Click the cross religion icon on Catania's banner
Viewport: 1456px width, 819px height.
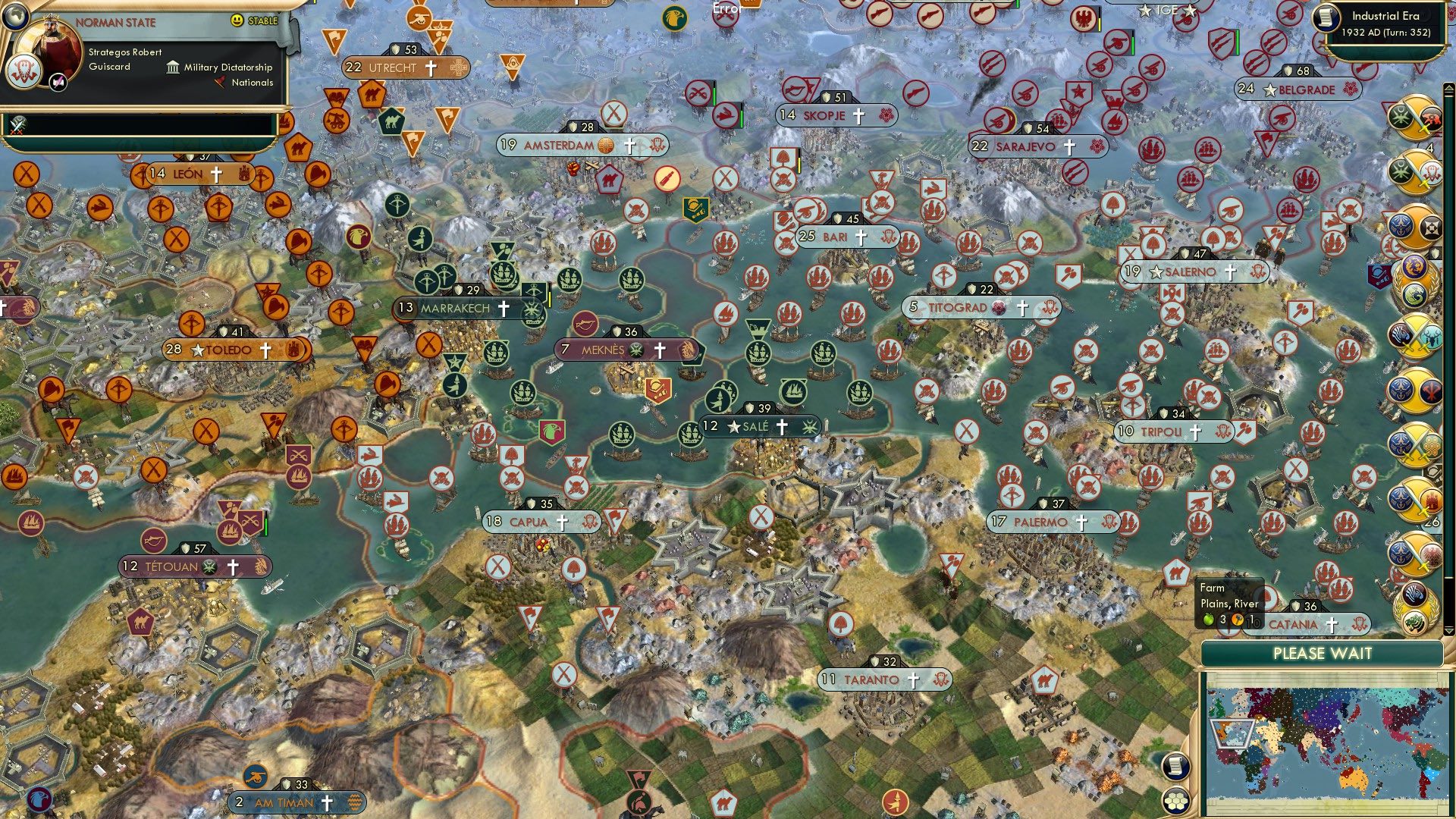pyautogui.click(x=1332, y=626)
